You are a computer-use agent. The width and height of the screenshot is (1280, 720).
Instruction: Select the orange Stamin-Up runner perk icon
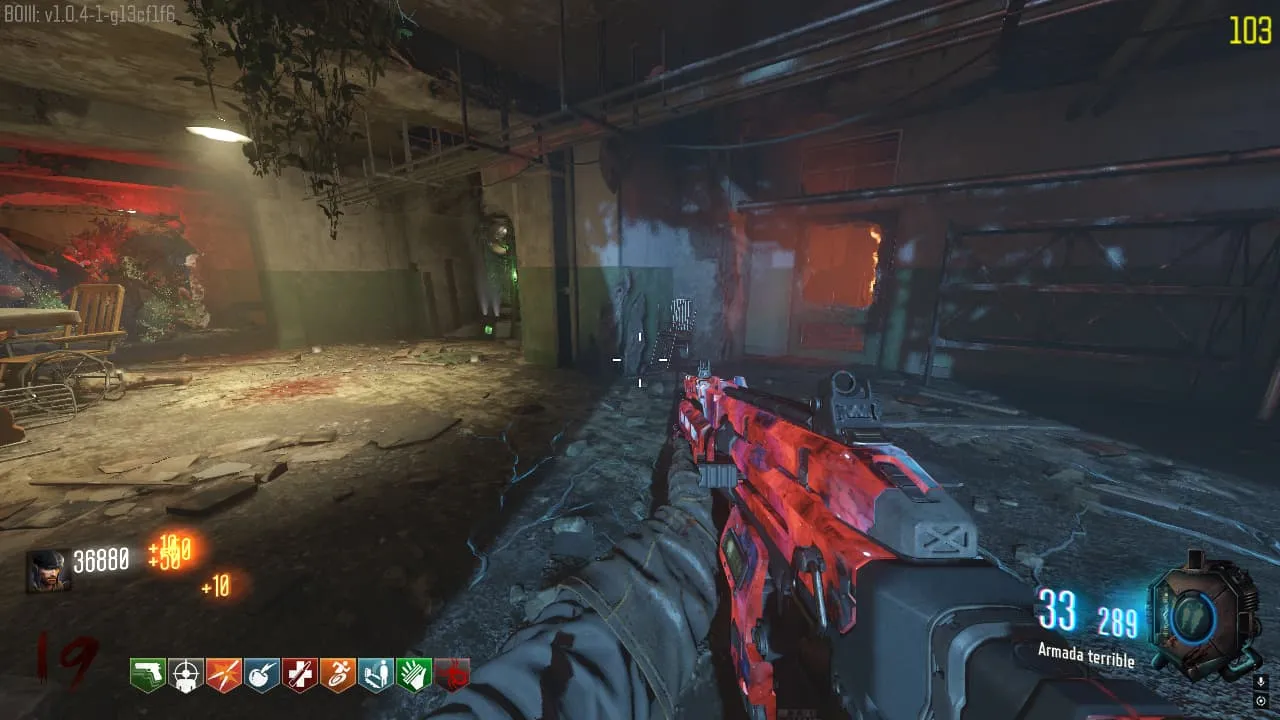point(337,675)
